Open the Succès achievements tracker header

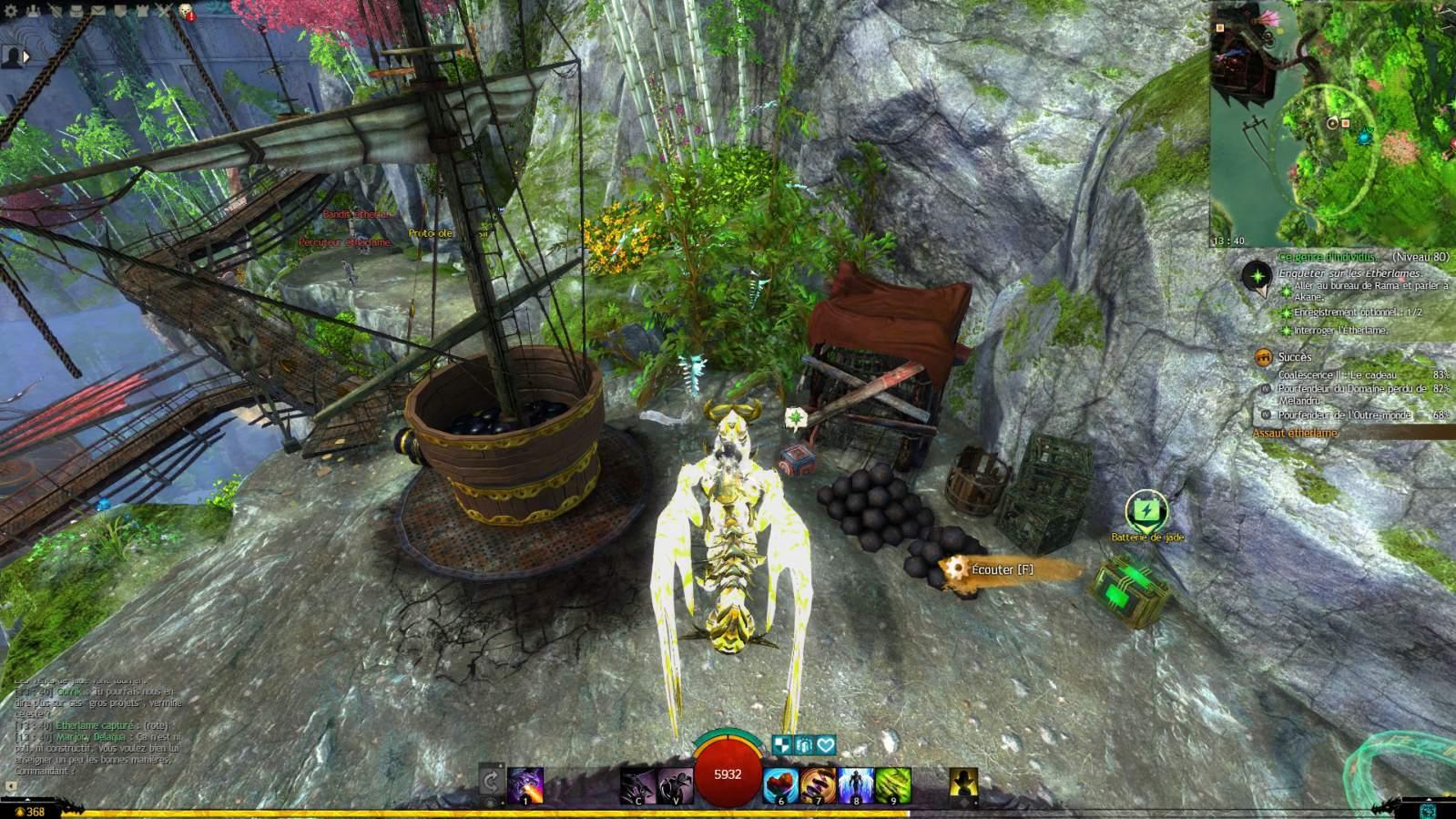click(x=1295, y=358)
